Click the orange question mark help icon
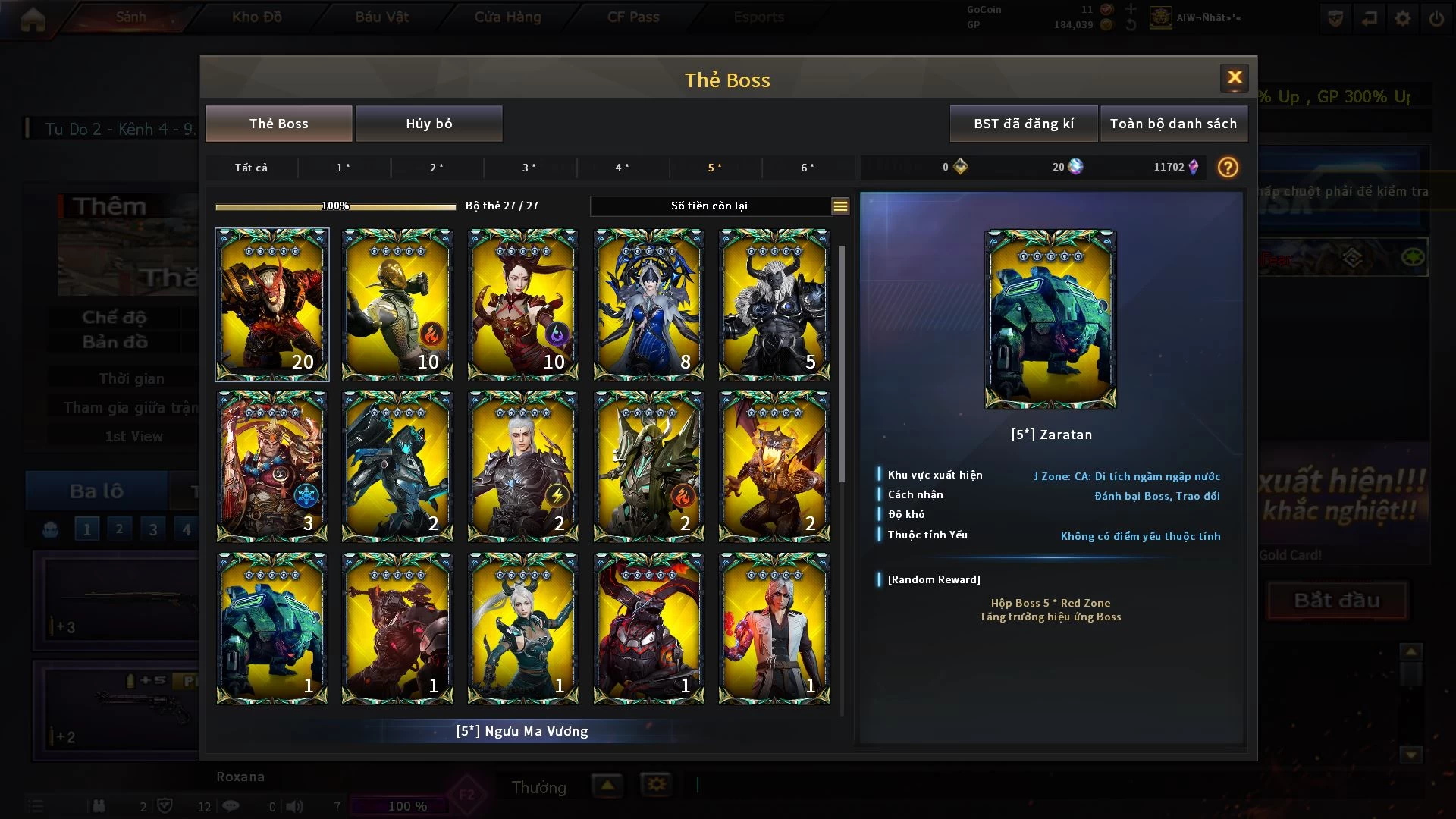1456x819 pixels. pos(1227,168)
